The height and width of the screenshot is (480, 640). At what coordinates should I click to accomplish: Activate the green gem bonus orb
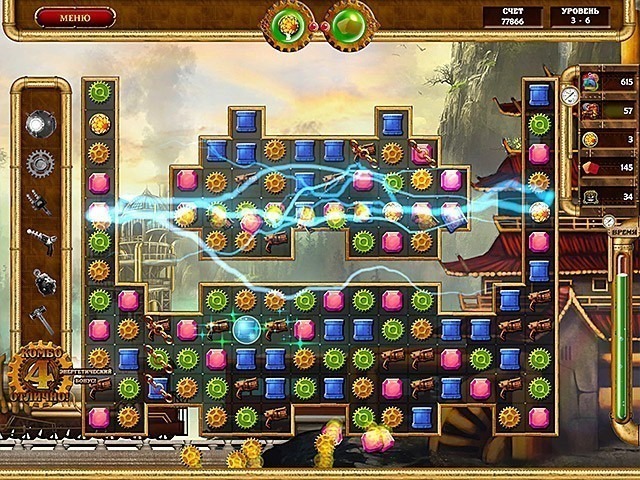click(x=348, y=23)
